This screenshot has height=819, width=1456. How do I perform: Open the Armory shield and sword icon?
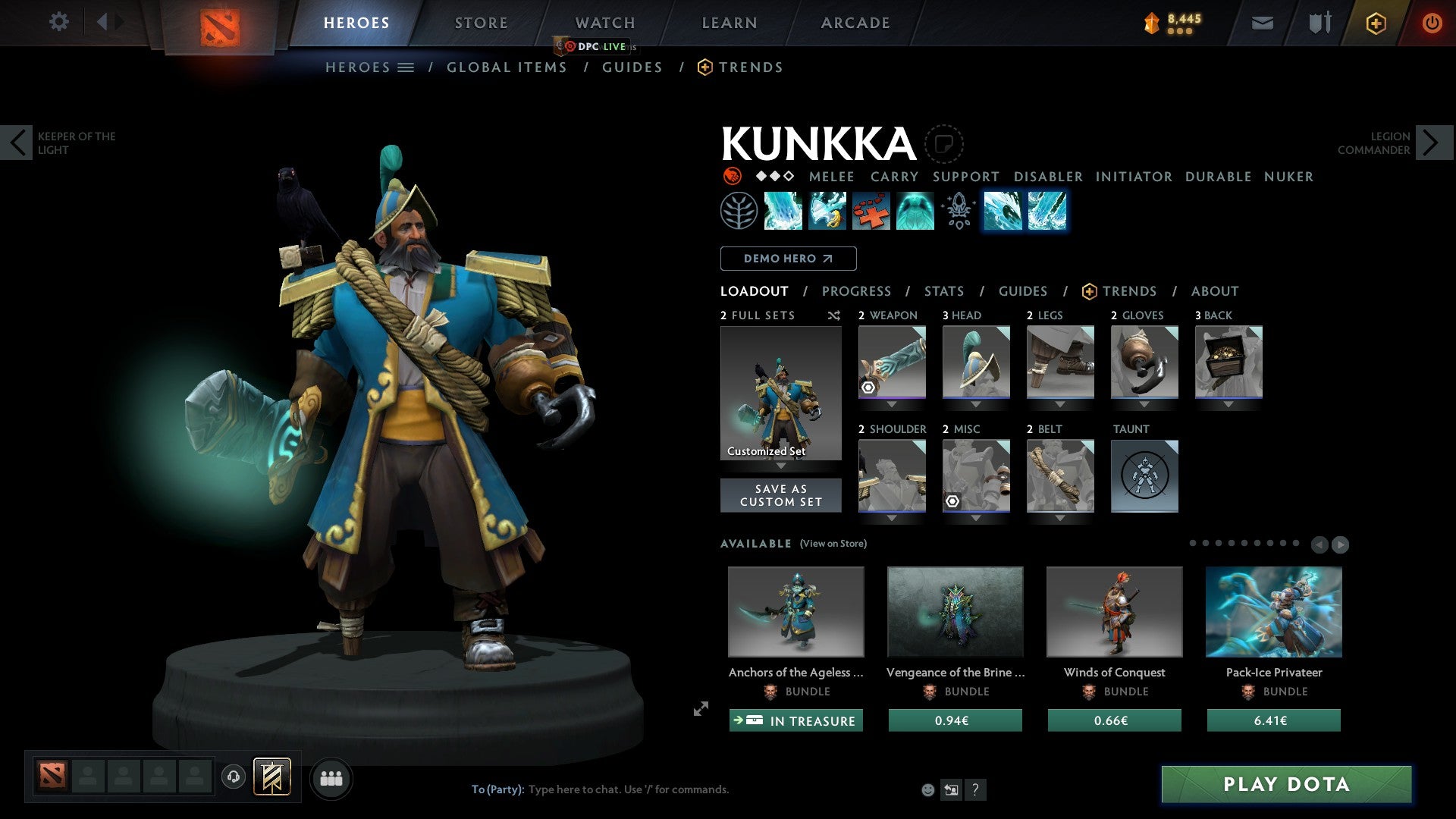point(1319,23)
